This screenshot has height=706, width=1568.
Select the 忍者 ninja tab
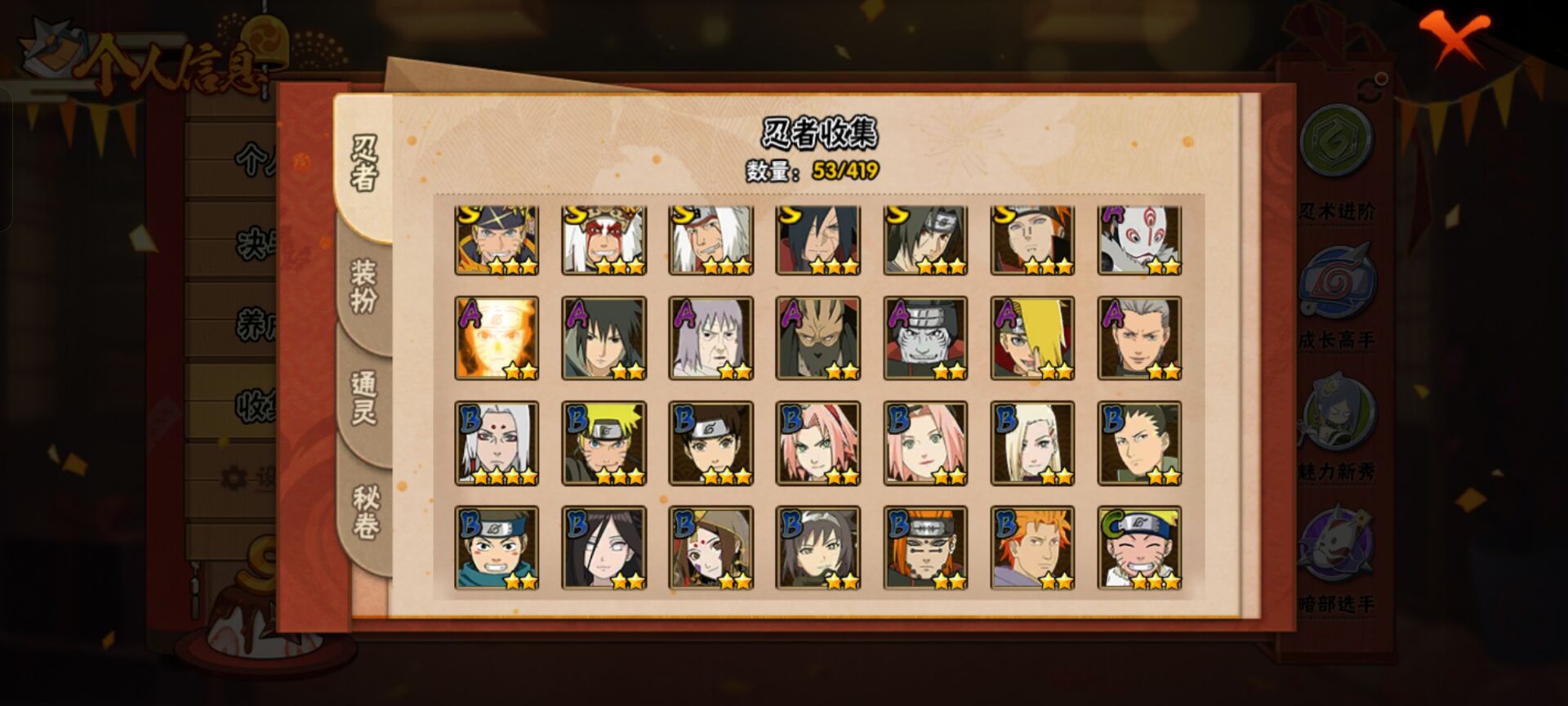pyautogui.click(x=364, y=163)
